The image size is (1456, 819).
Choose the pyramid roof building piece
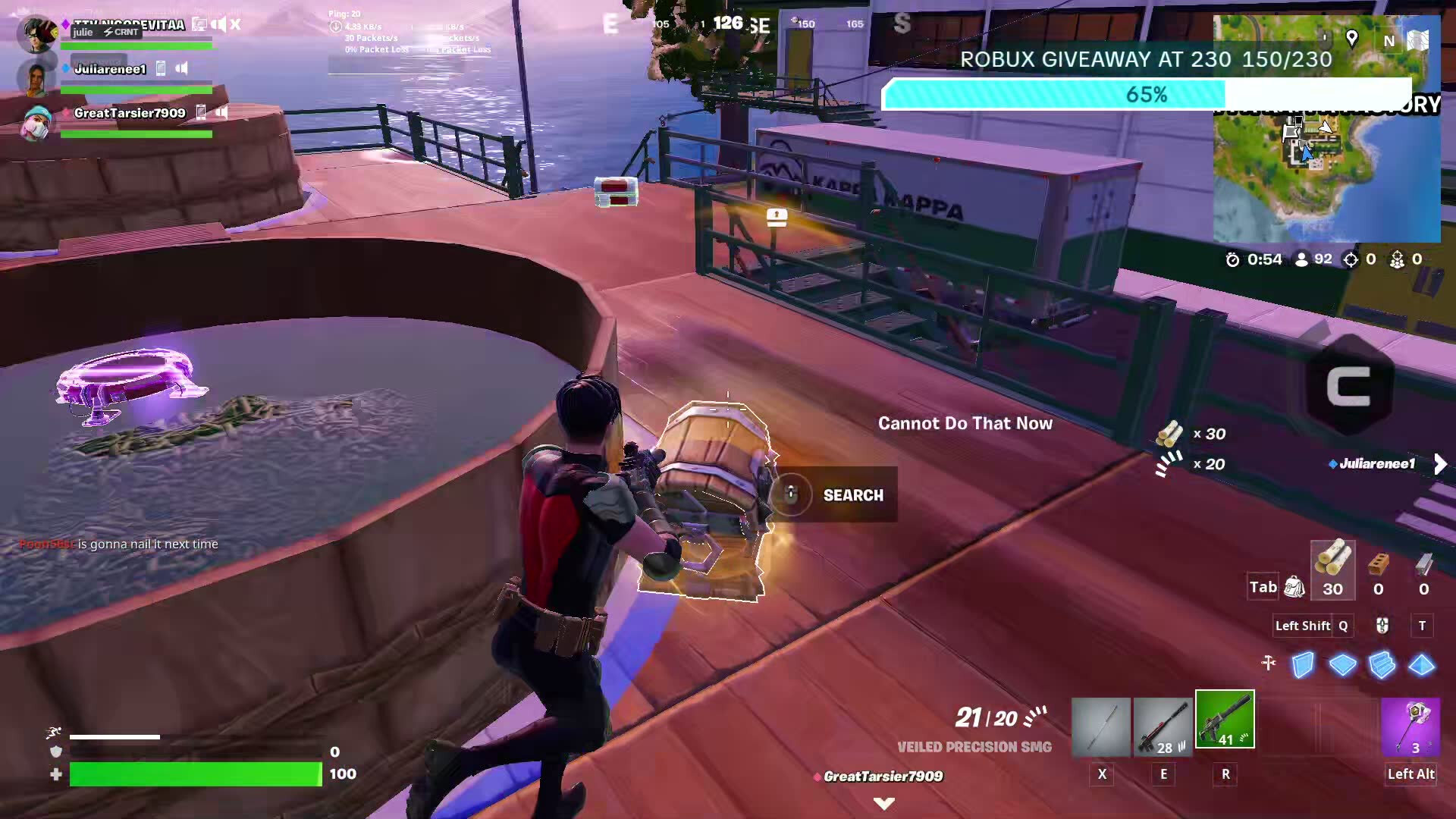[1421, 665]
